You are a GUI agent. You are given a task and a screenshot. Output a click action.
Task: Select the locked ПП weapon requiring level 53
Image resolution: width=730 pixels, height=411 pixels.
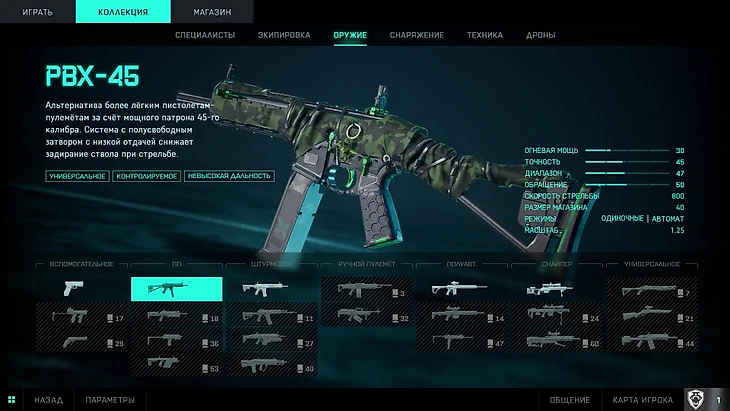(176, 364)
